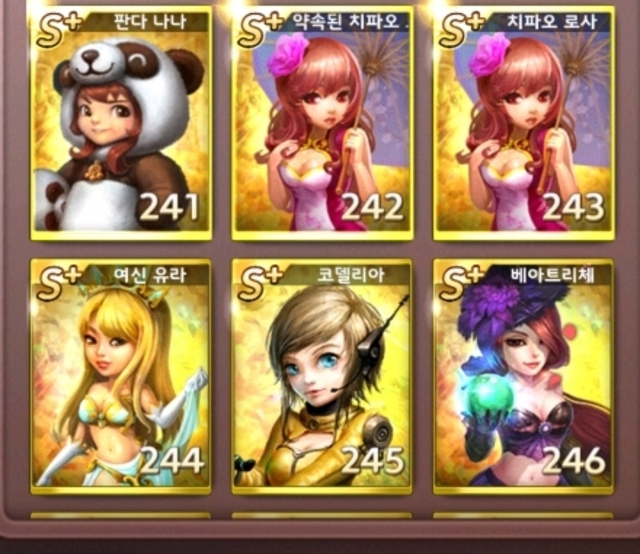Choose the 베아트리체 witch card
This screenshot has height=554, width=640.
coord(523,377)
